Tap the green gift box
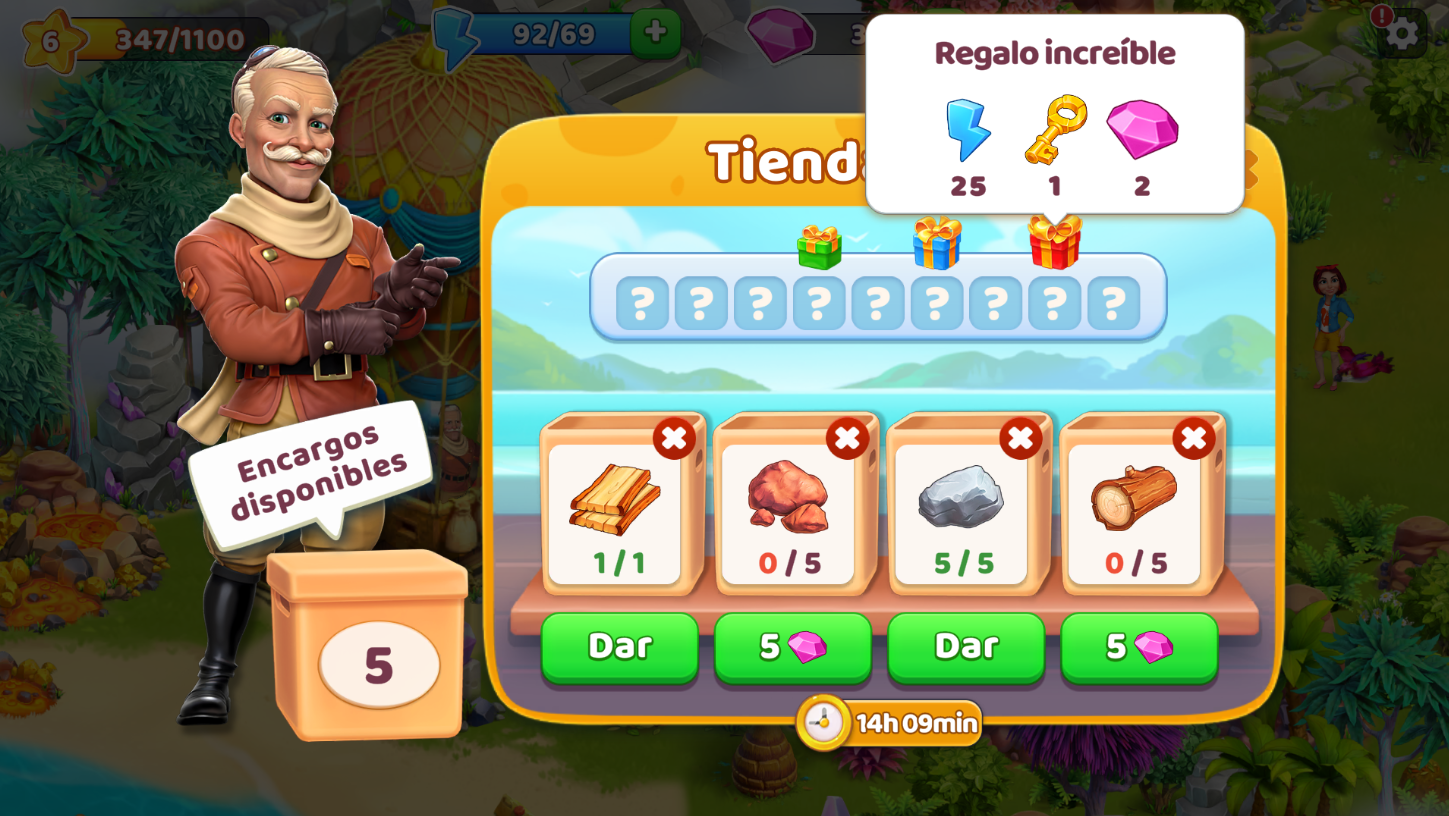 click(x=819, y=246)
